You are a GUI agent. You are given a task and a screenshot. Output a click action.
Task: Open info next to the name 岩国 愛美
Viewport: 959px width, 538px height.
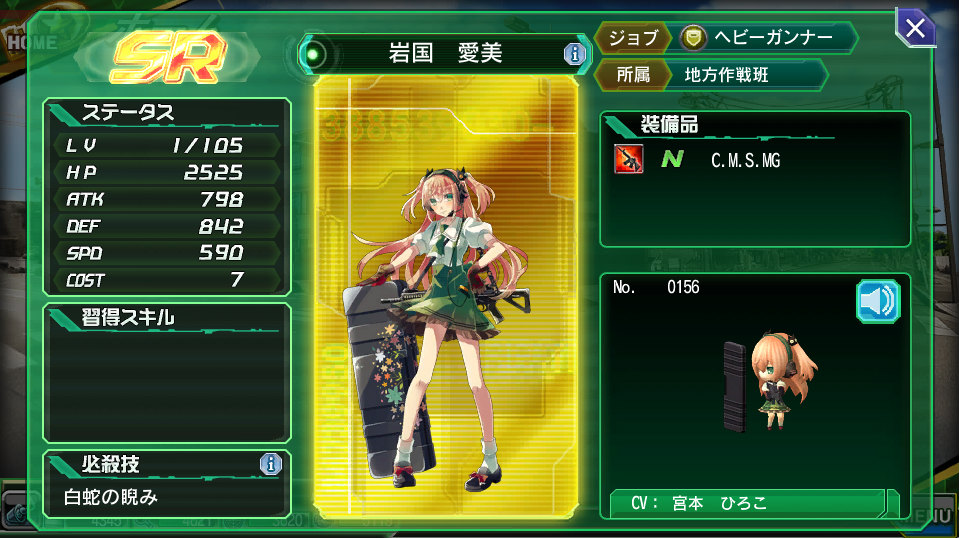(573, 54)
